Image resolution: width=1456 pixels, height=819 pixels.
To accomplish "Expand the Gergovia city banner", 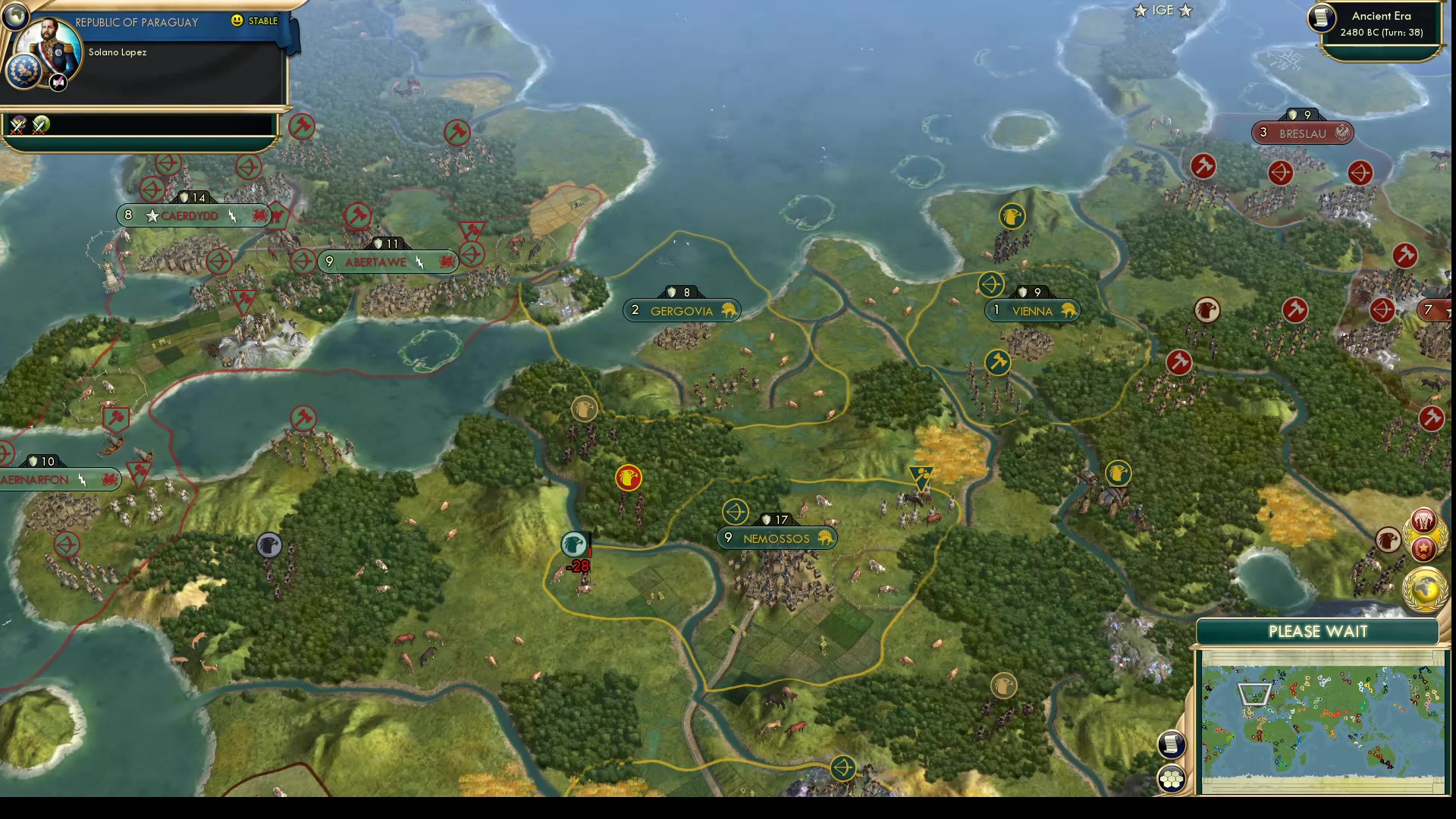I will tap(681, 310).
